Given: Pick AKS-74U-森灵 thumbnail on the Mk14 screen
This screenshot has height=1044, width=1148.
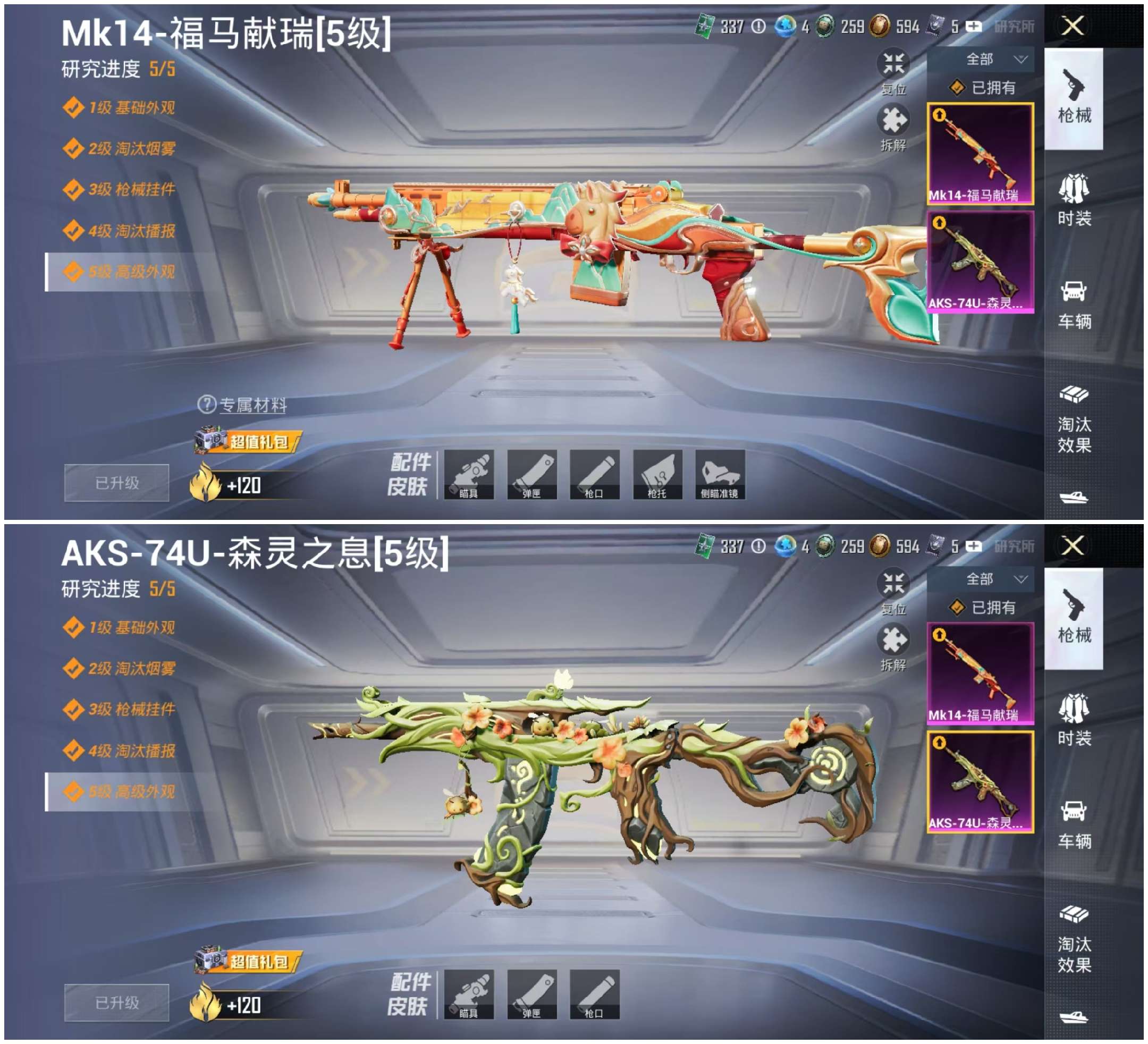Looking at the screenshot, I should tap(980, 262).
